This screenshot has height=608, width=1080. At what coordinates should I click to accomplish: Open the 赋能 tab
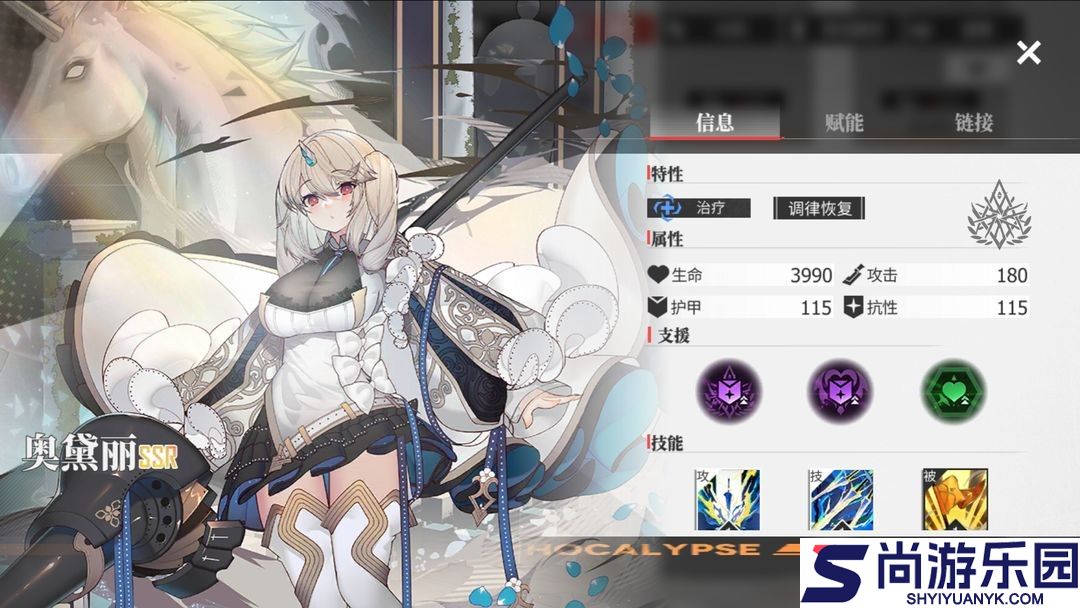pyautogui.click(x=844, y=123)
